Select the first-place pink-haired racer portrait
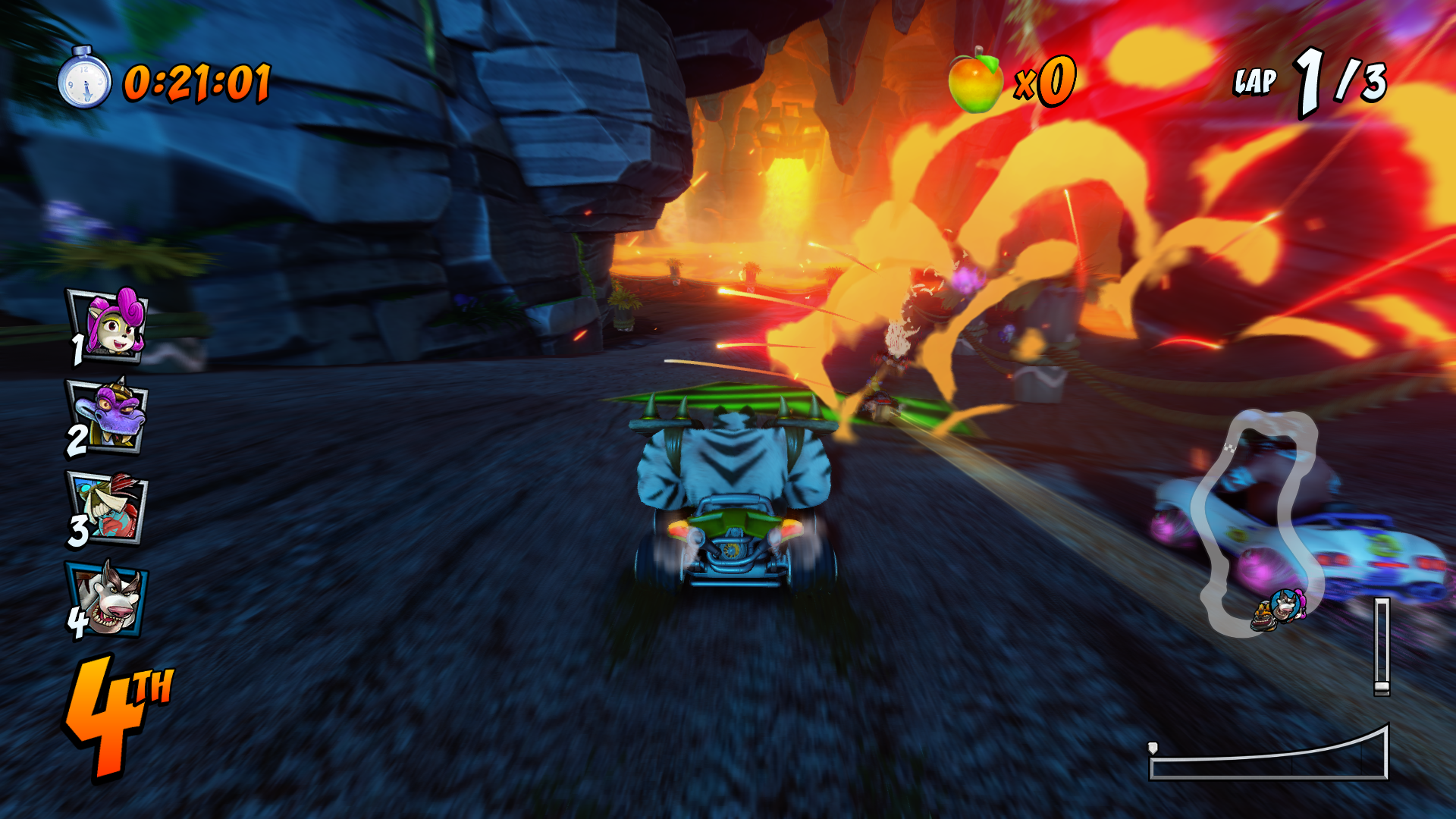Viewport: 1456px width, 819px height. [109, 325]
